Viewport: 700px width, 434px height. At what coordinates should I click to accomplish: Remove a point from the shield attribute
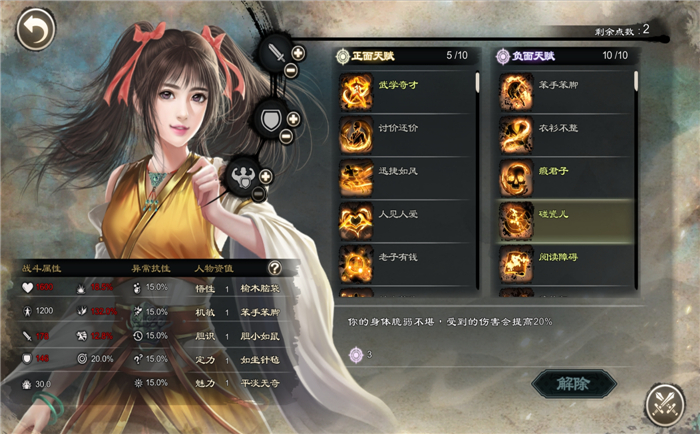[287, 137]
